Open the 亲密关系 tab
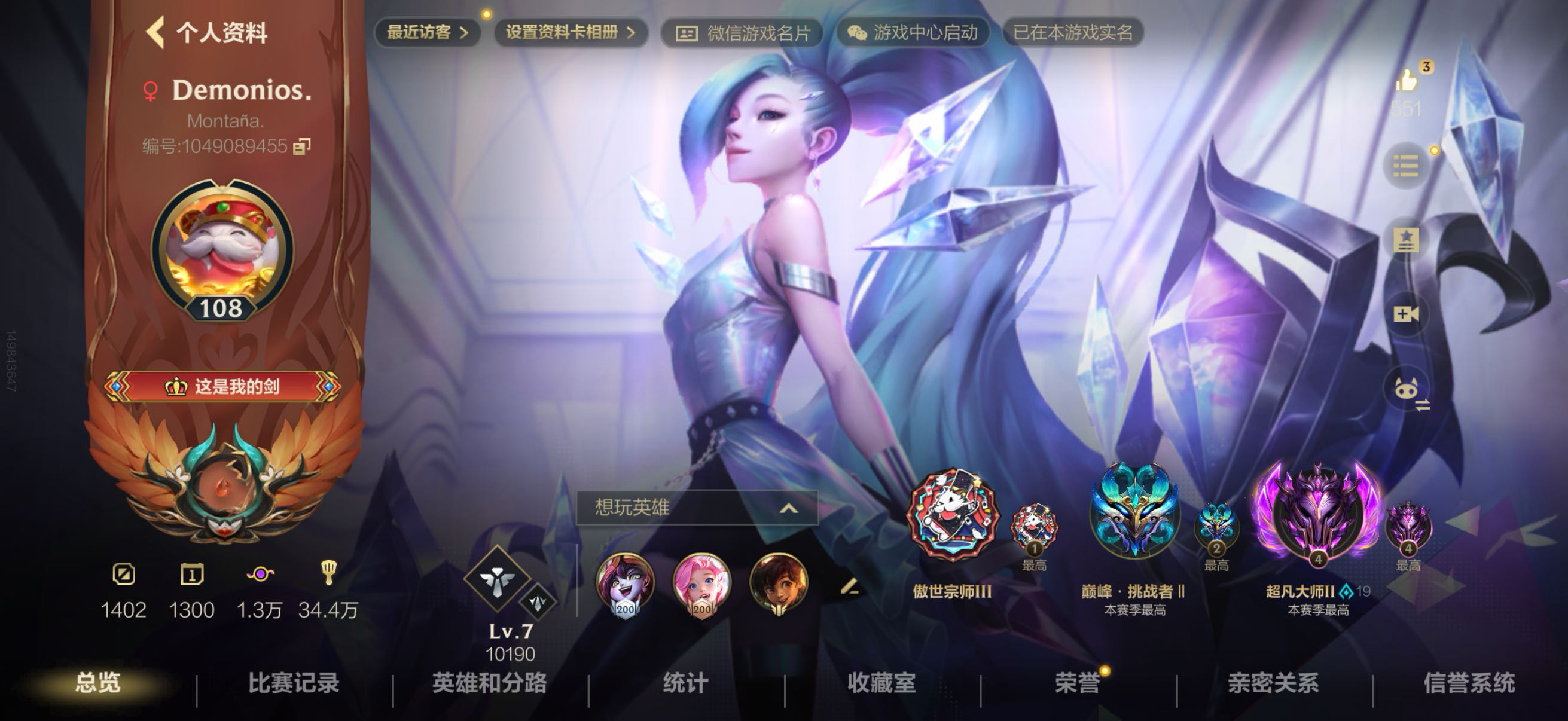 pyautogui.click(x=1273, y=683)
